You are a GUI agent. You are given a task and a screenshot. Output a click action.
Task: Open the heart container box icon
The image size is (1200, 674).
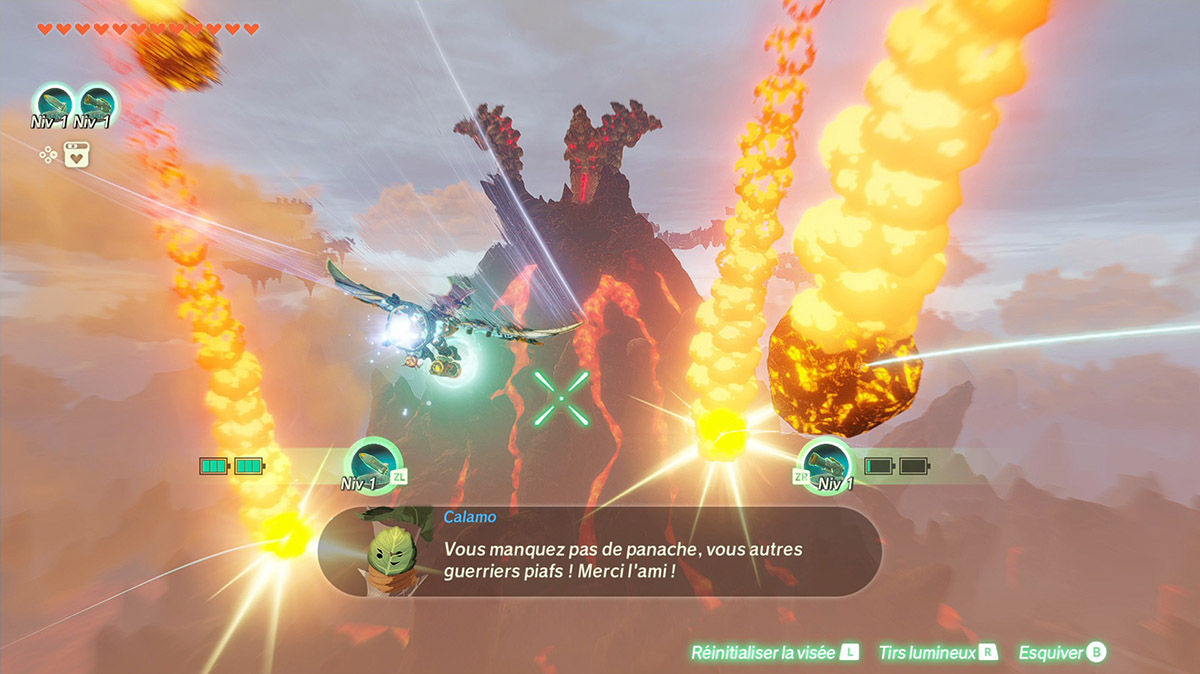pos(77,155)
